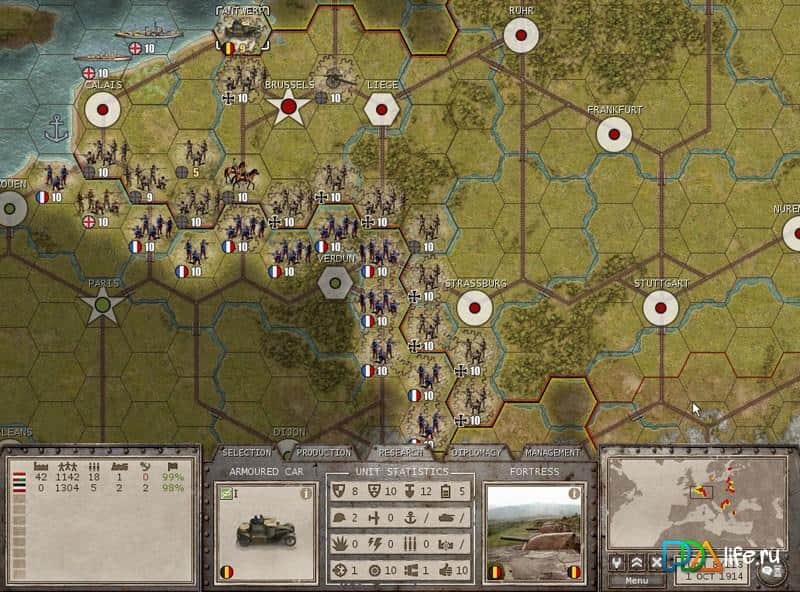The height and width of the screenshot is (592, 800).
Task: Open the Diplomacy tab
Action: [x=475, y=453]
